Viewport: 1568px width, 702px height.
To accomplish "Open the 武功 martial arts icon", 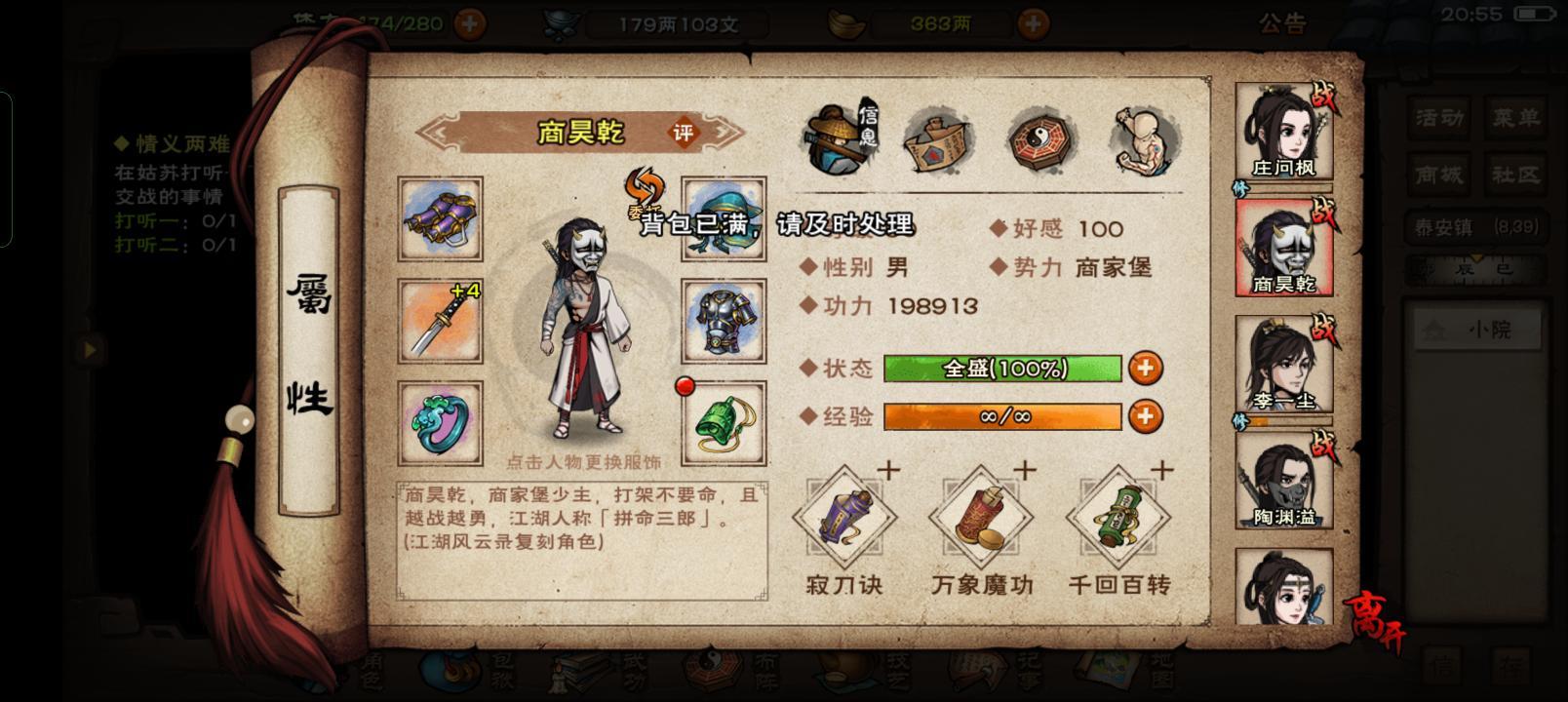I will 577,673.
